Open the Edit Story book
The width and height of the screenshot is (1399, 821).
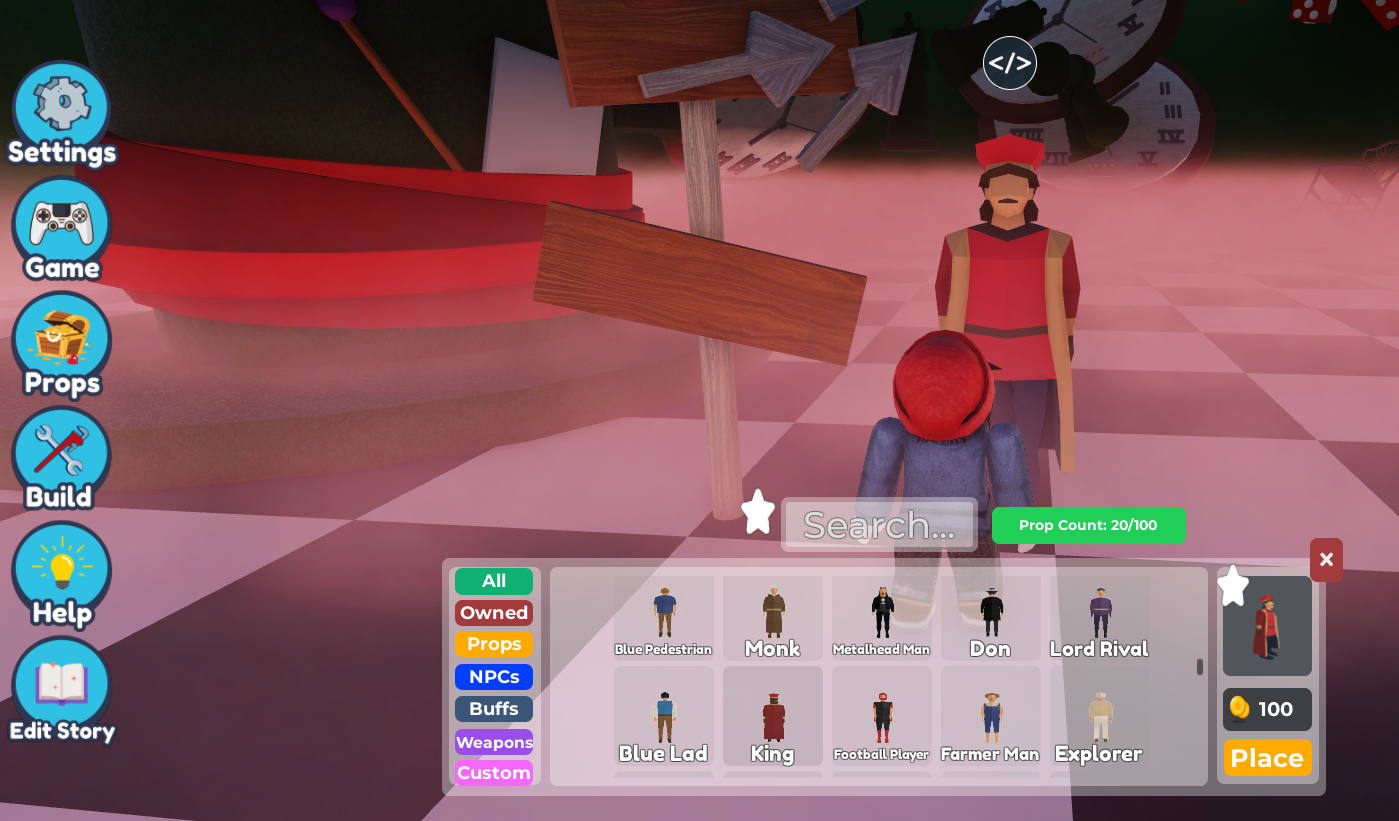pos(61,690)
